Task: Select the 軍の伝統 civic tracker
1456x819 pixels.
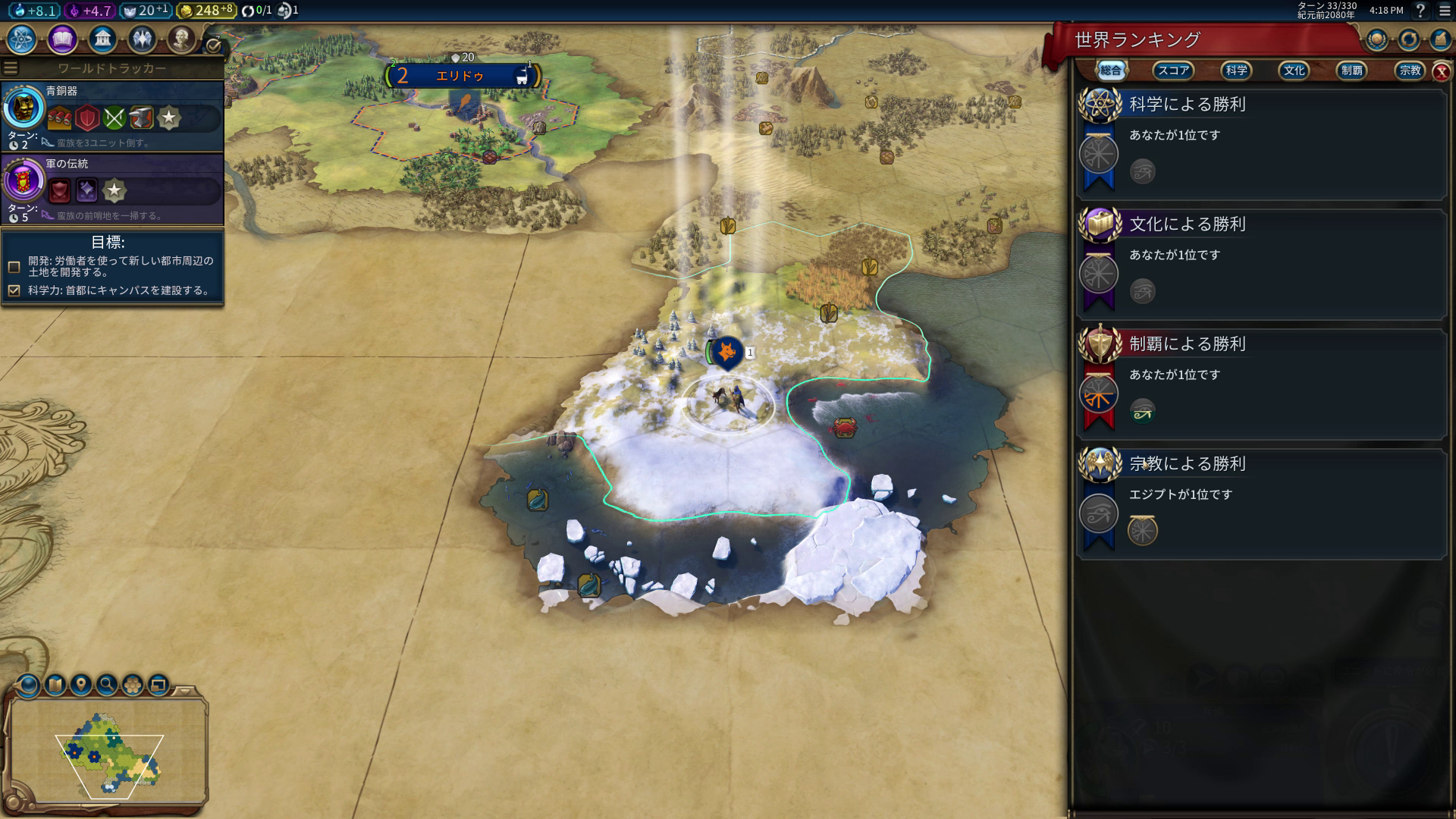Action: [112, 189]
